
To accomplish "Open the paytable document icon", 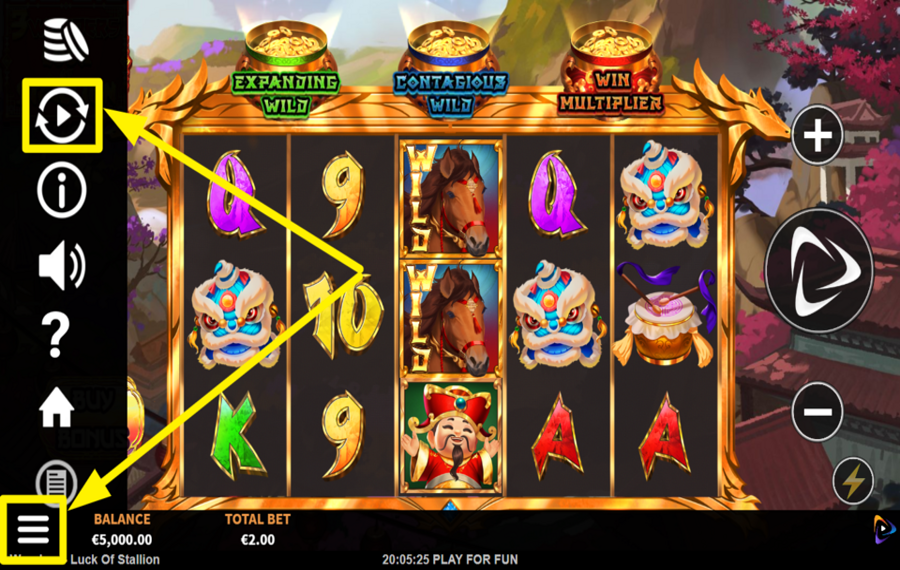I will [x=57, y=478].
